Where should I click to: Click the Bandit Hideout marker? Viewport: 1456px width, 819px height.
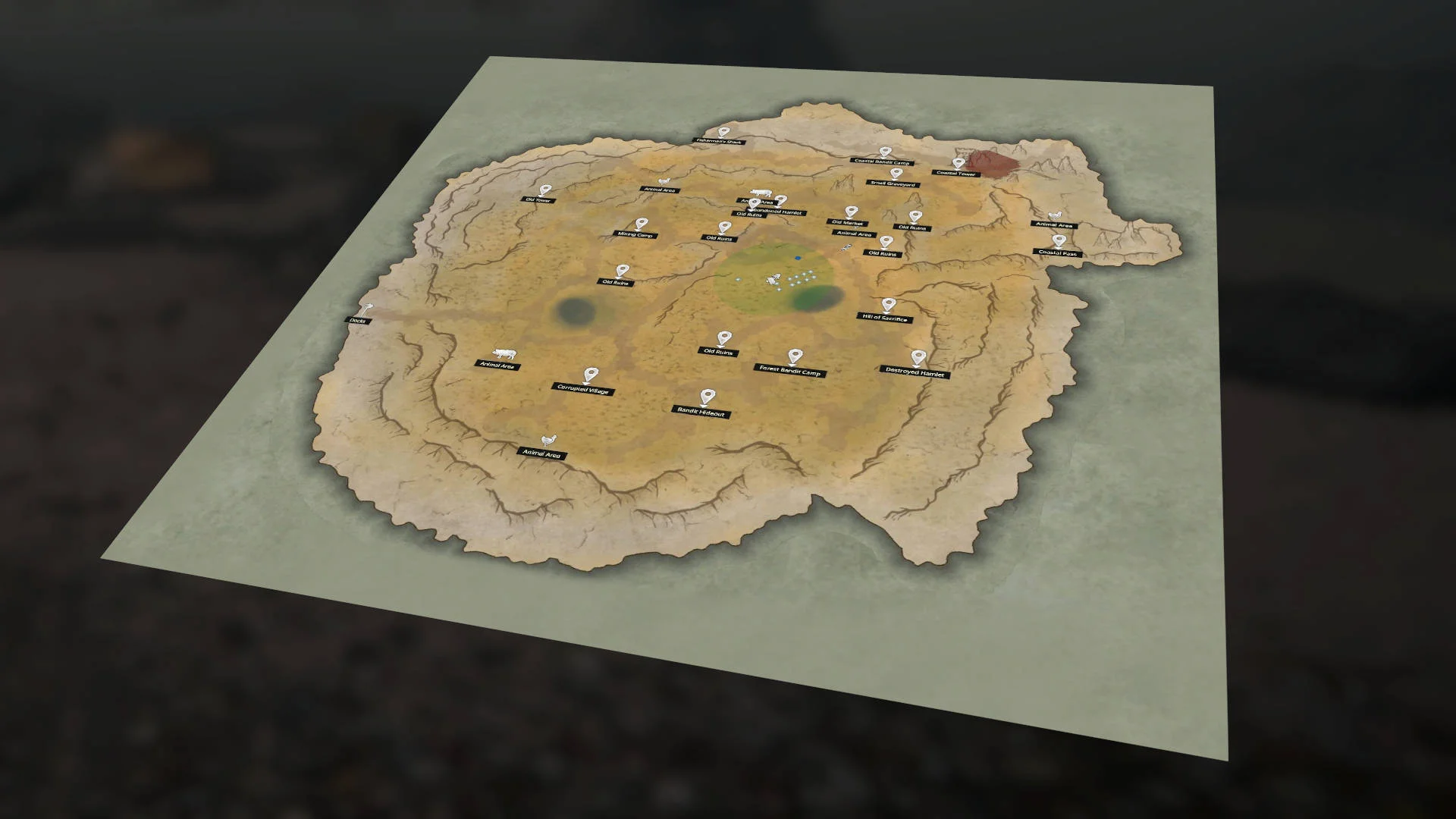[707, 397]
